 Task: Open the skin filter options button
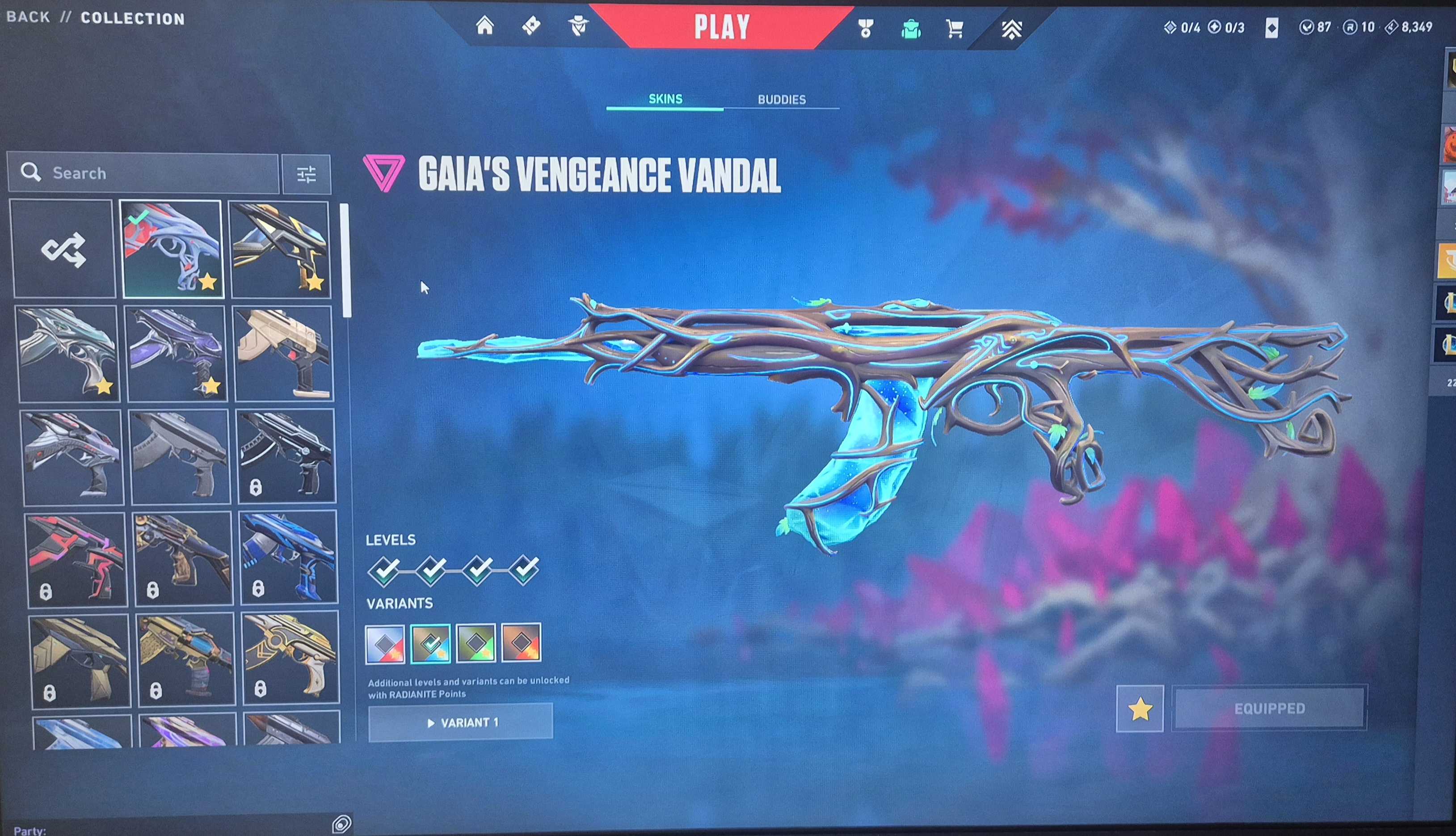pyautogui.click(x=307, y=174)
